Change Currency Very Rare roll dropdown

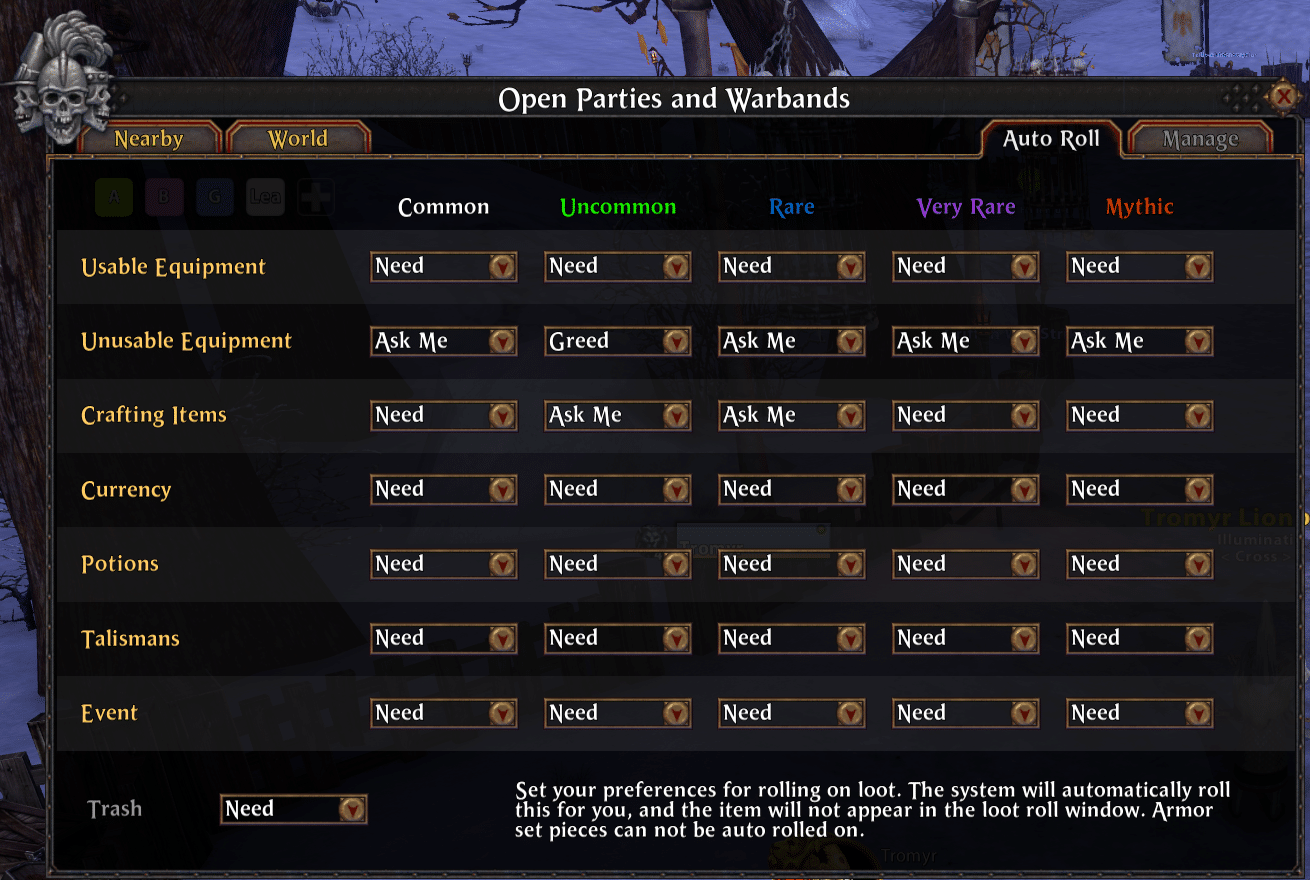click(1024, 489)
